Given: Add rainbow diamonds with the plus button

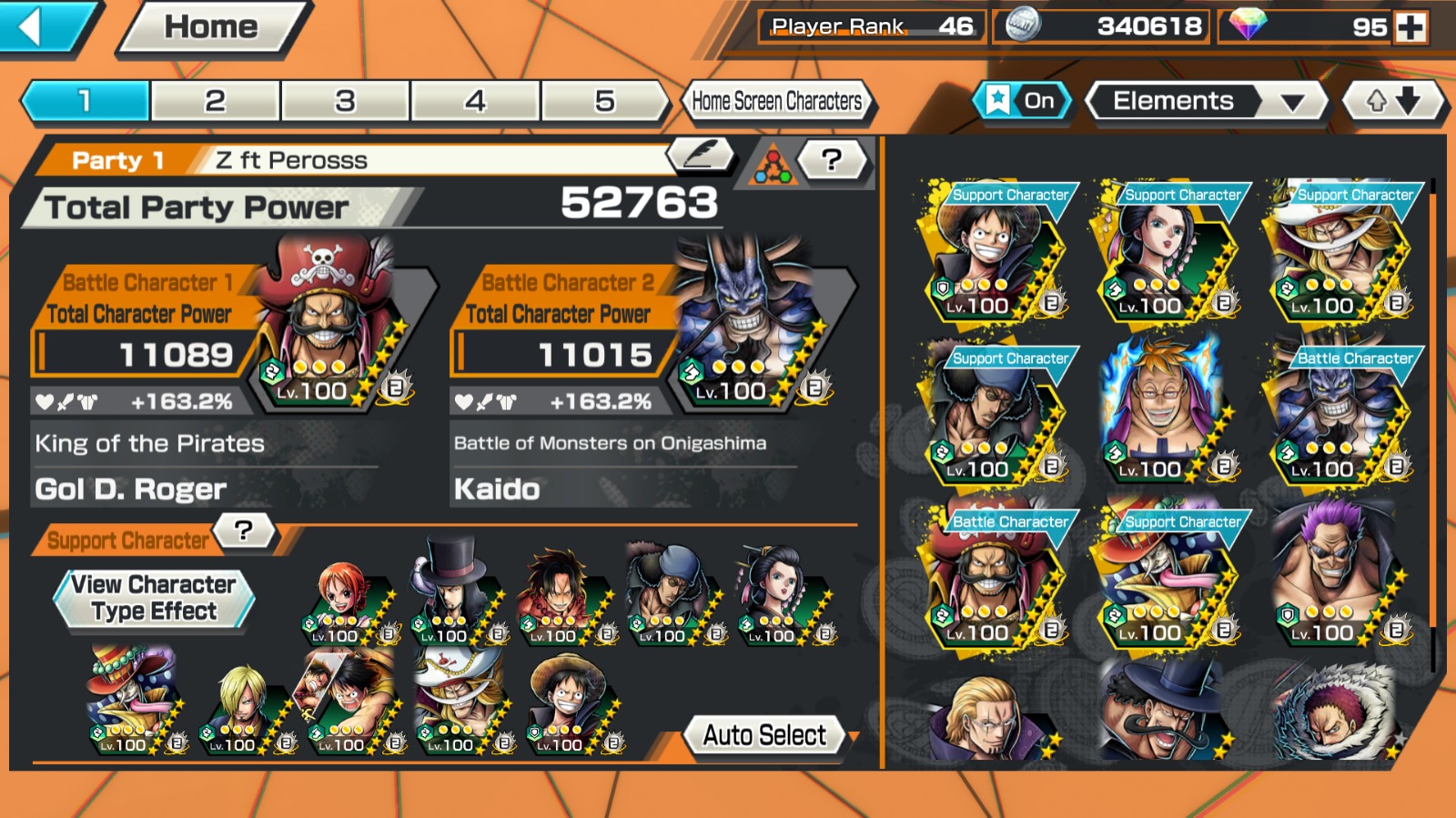Looking at the screenshot, I should click(1410, 27).
